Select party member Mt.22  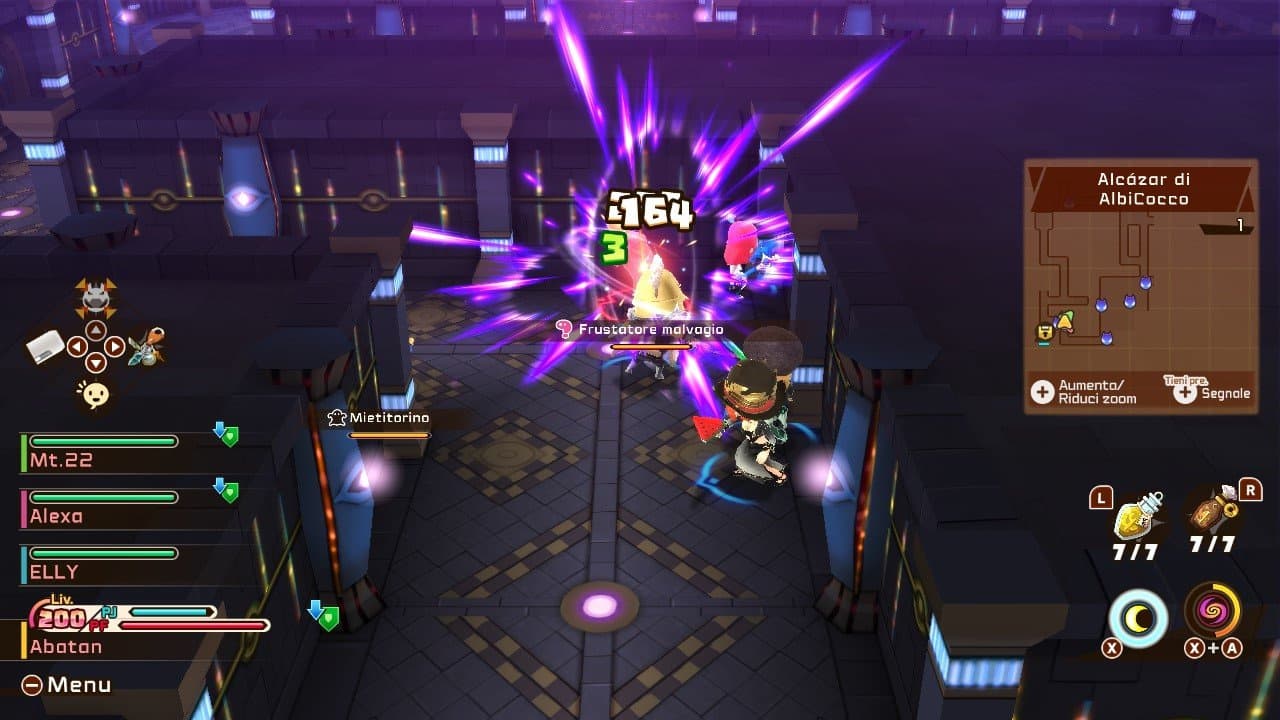click(100, 453)
